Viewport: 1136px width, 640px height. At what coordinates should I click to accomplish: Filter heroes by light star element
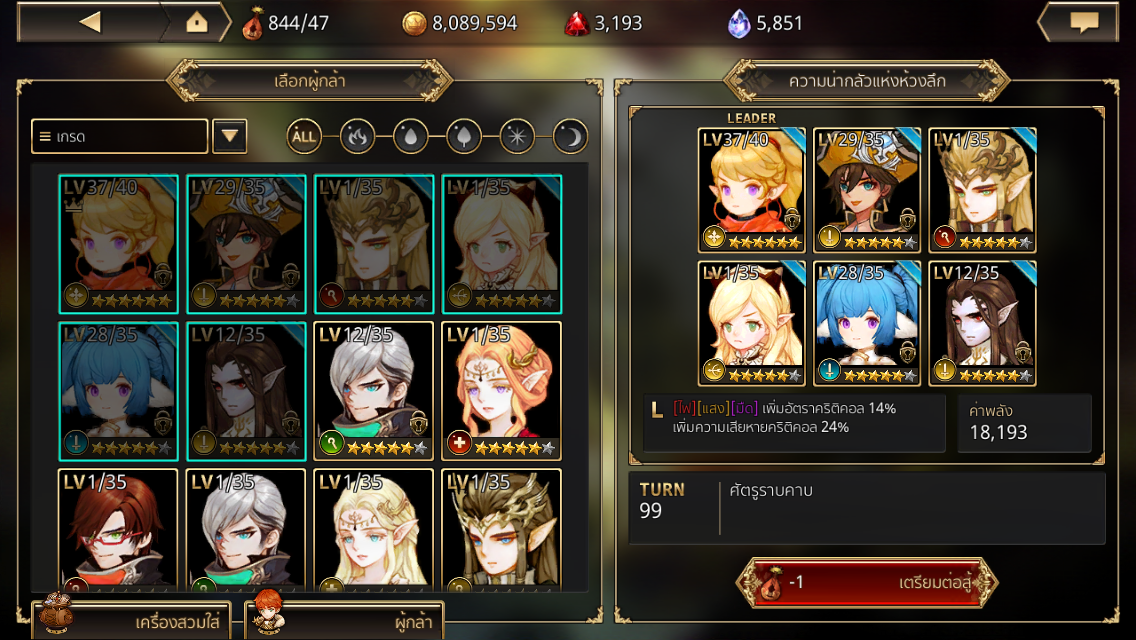(517, 136)
